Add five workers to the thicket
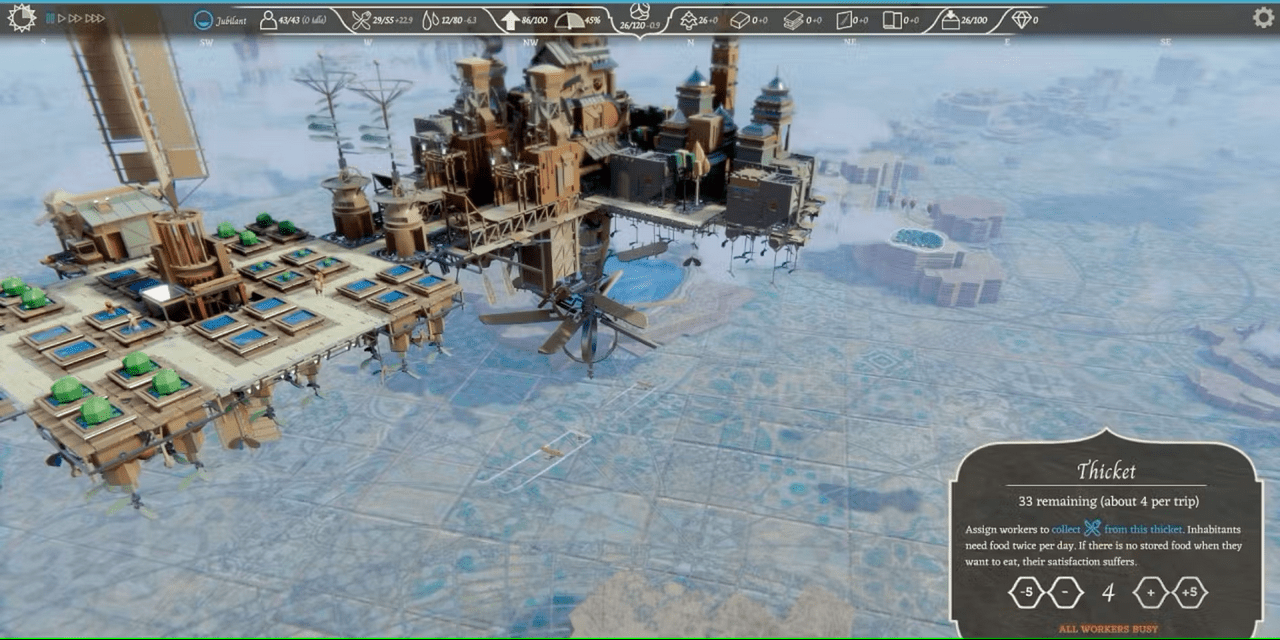1280x640 pixels. click(1190, 592)
